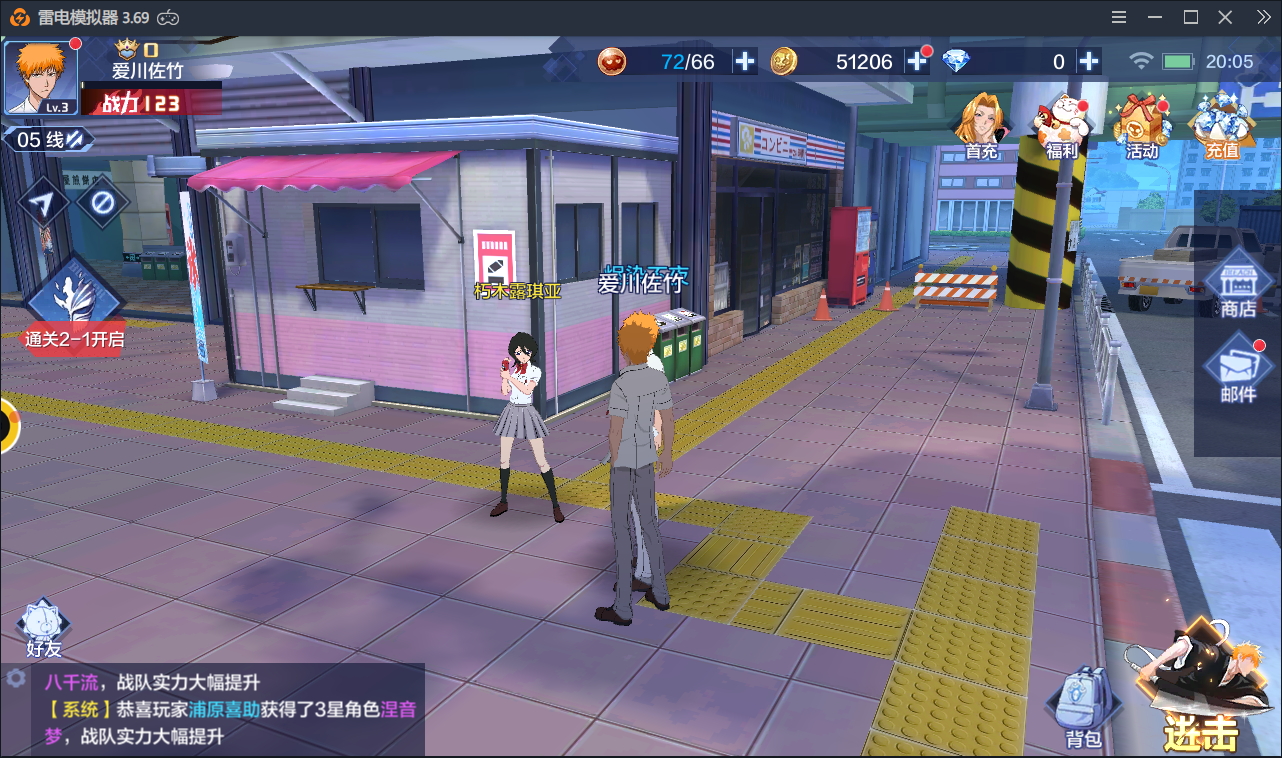Open the 邮件 mailbox
This screenshot has height=758, width=1282.
[1238, 370]
